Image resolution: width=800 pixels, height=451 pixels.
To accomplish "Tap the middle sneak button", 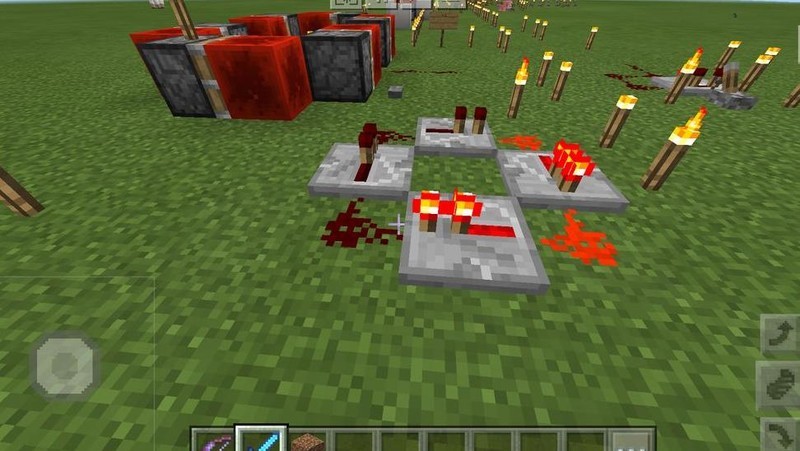I will click(779, 386).
